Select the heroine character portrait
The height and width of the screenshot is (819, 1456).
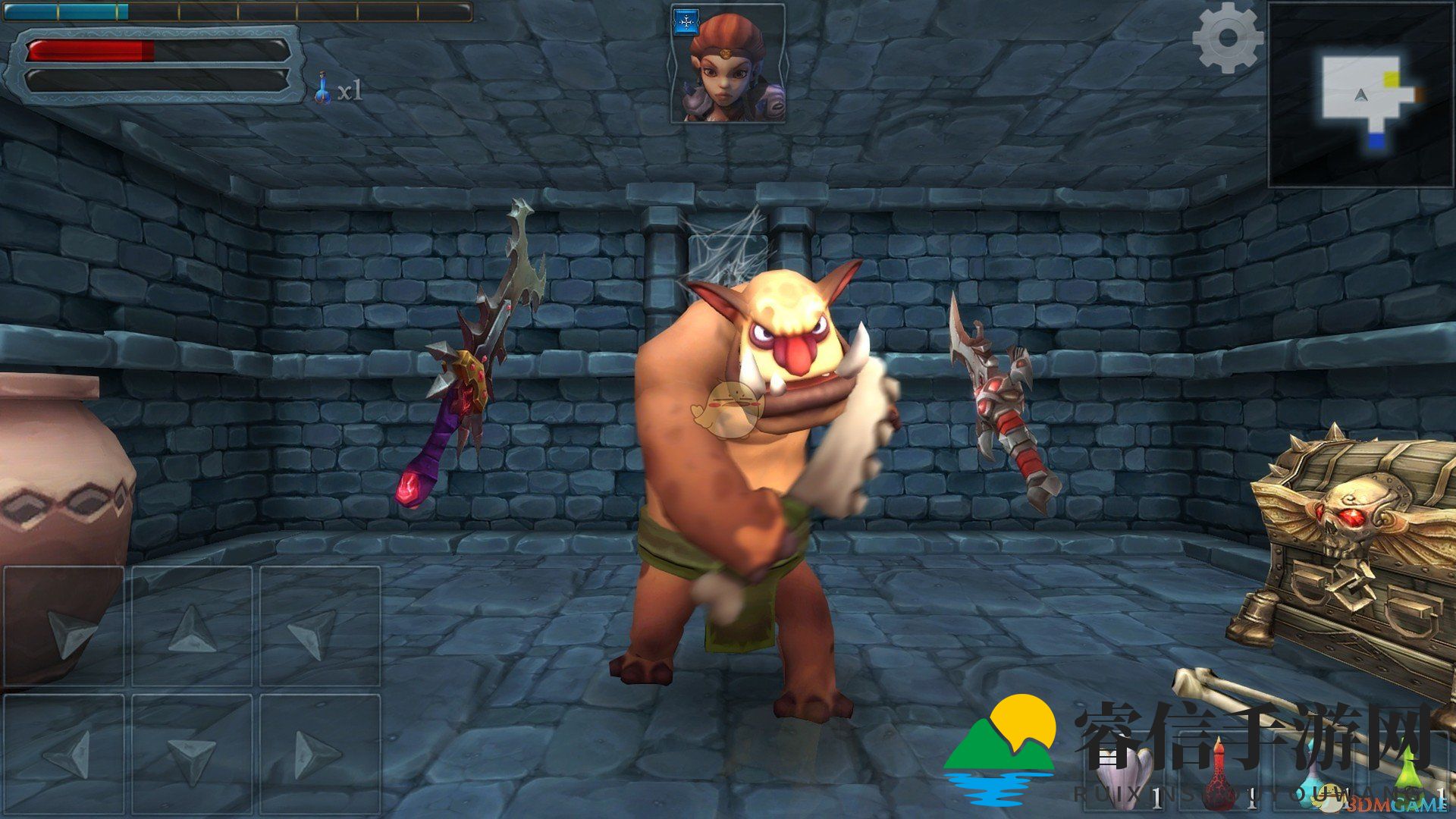point(728,65)
